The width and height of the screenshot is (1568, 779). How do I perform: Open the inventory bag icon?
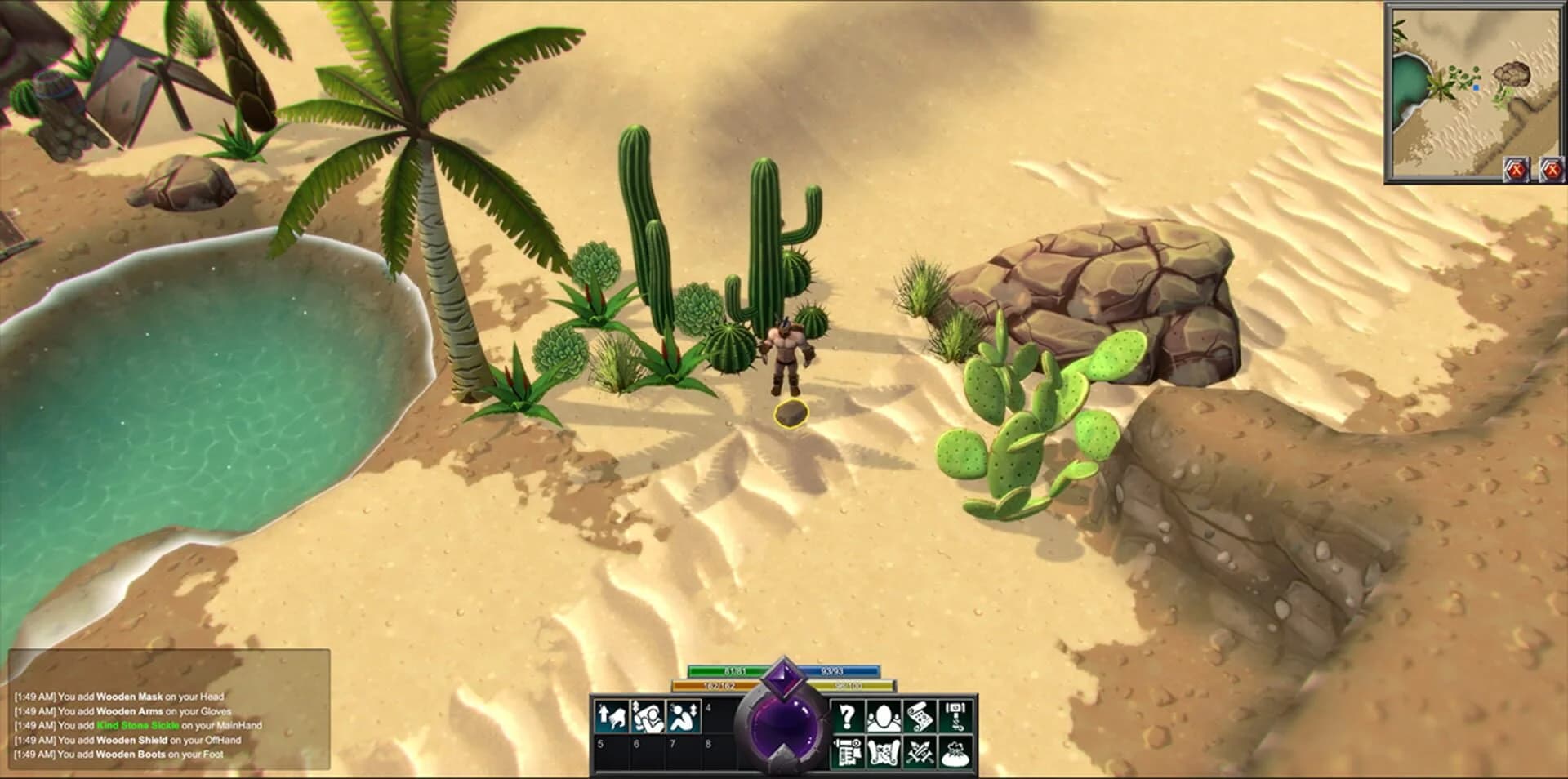coord(954,753)
